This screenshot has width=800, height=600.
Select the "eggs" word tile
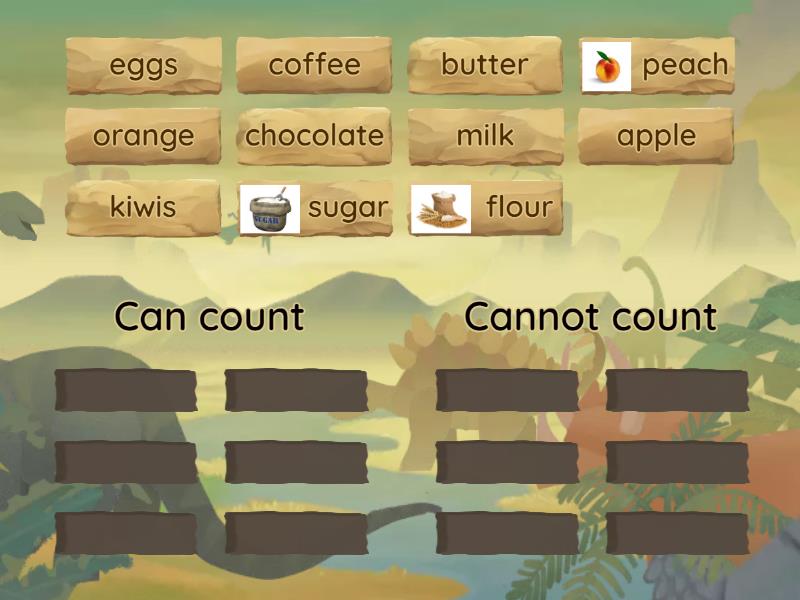pos(143,66)
